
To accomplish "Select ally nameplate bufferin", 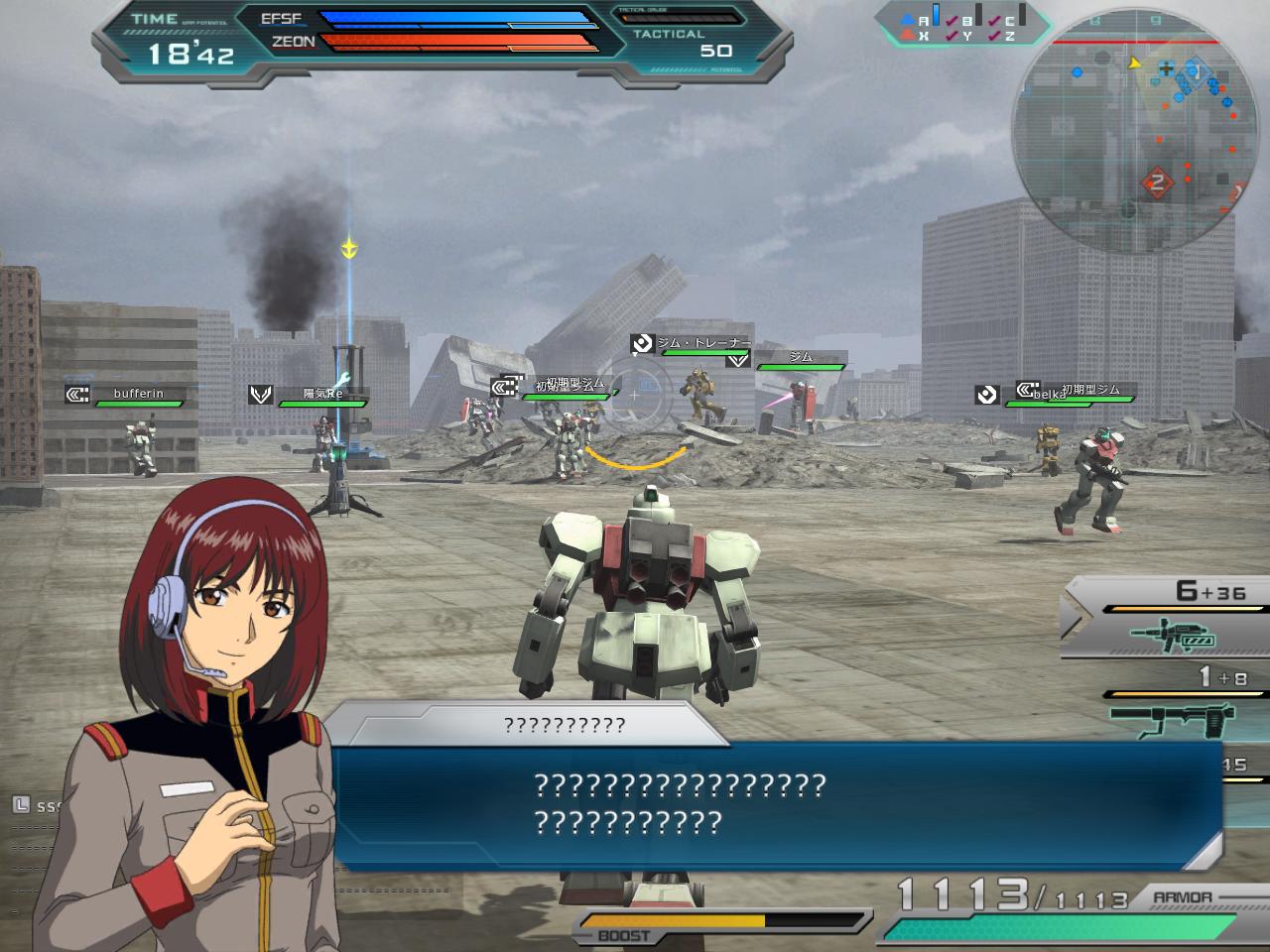I will (137, 395).
